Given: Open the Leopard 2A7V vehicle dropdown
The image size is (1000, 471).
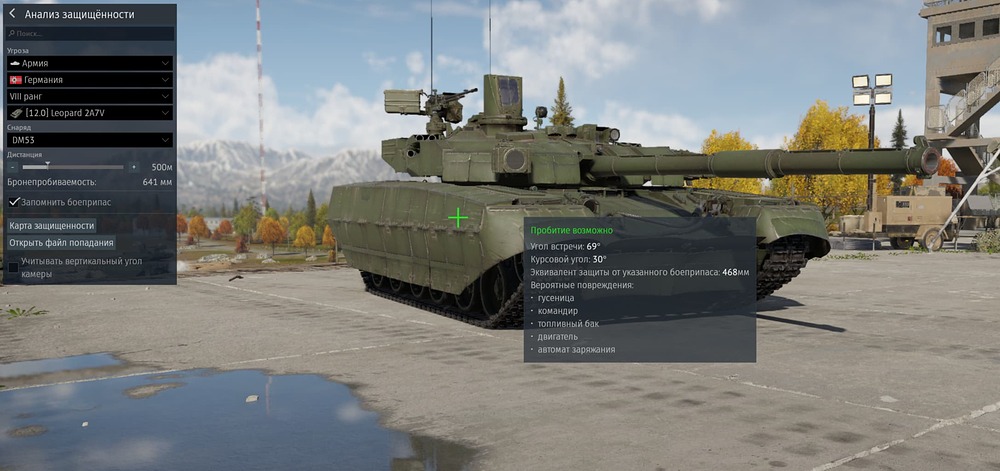Looking at the screenshot, I should coord(90,113).
